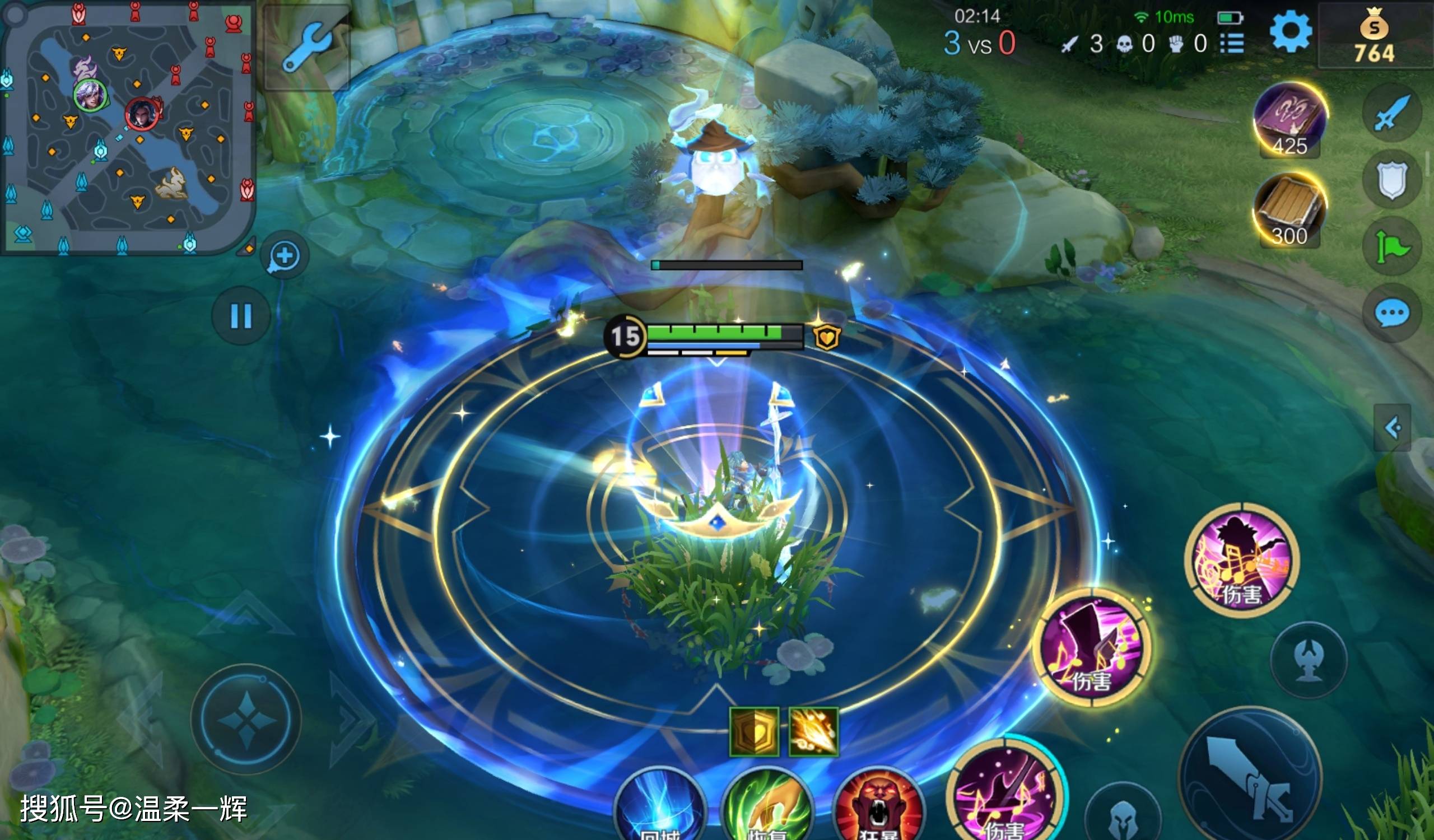The width and height of the screenshot is (1434, 840).
Task: Open the scoreboard list icon
Action: pos(1232,43)
